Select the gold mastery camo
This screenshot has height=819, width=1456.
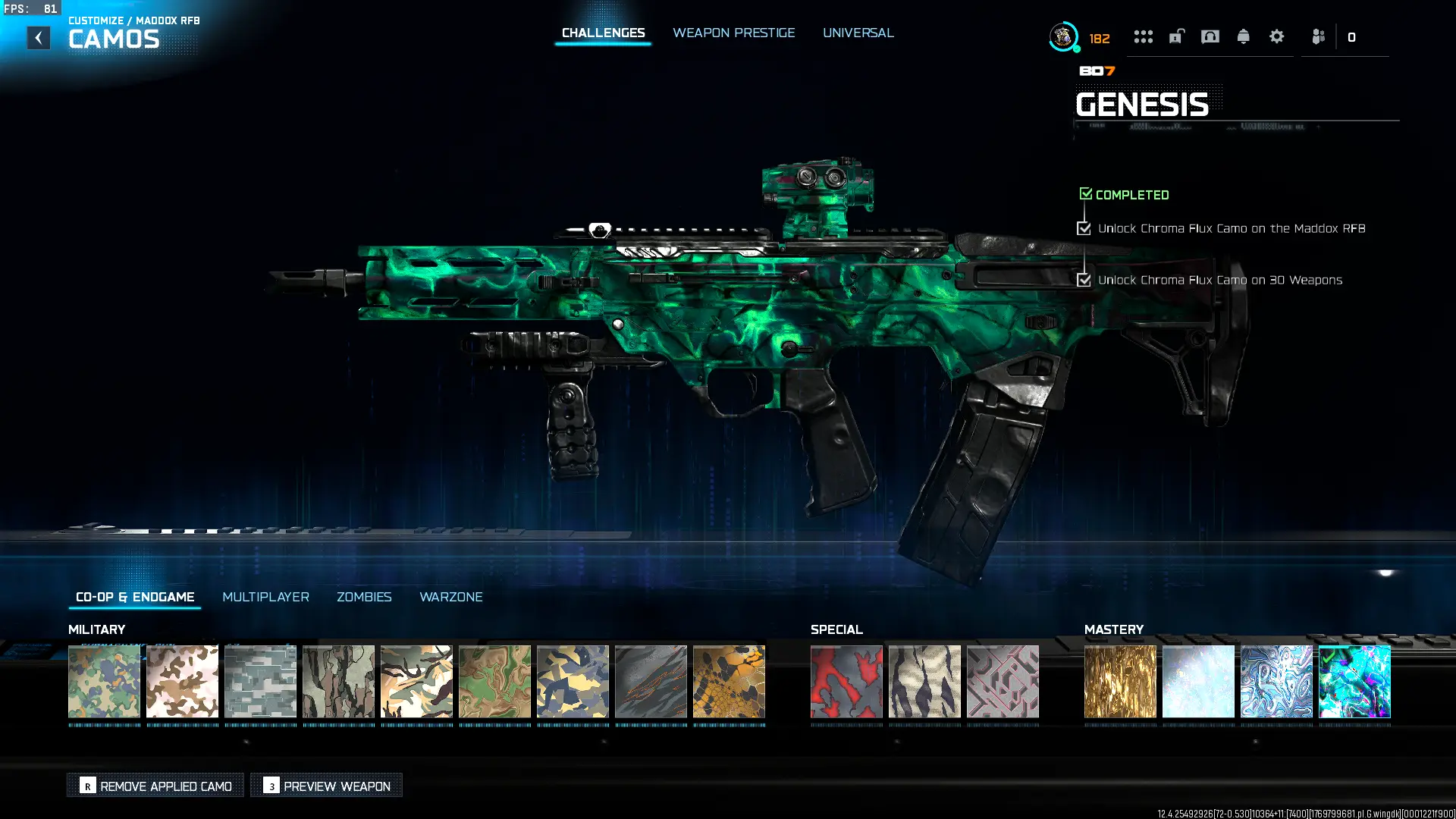point(1120,681)
